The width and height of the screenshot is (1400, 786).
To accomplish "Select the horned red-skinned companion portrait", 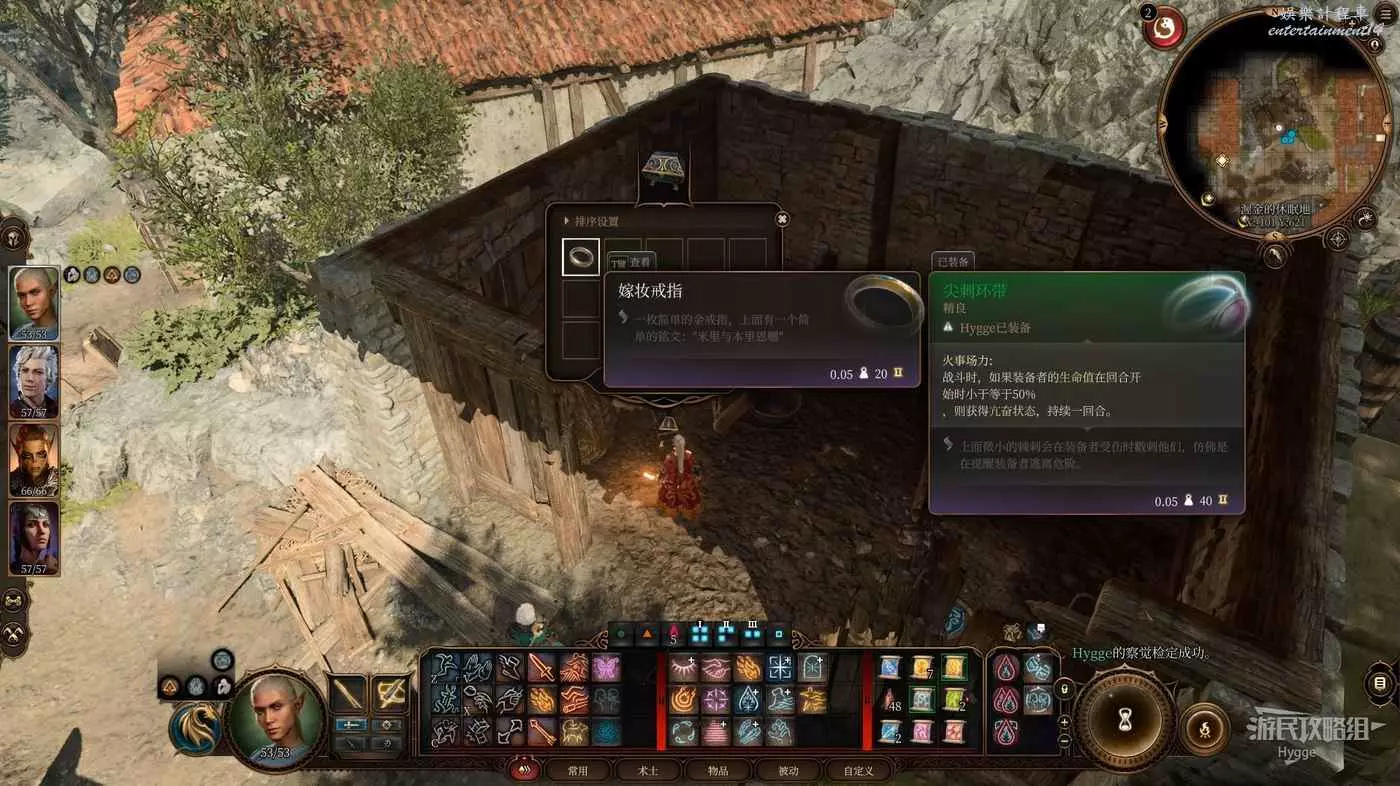I will click(x=34, y=459).
